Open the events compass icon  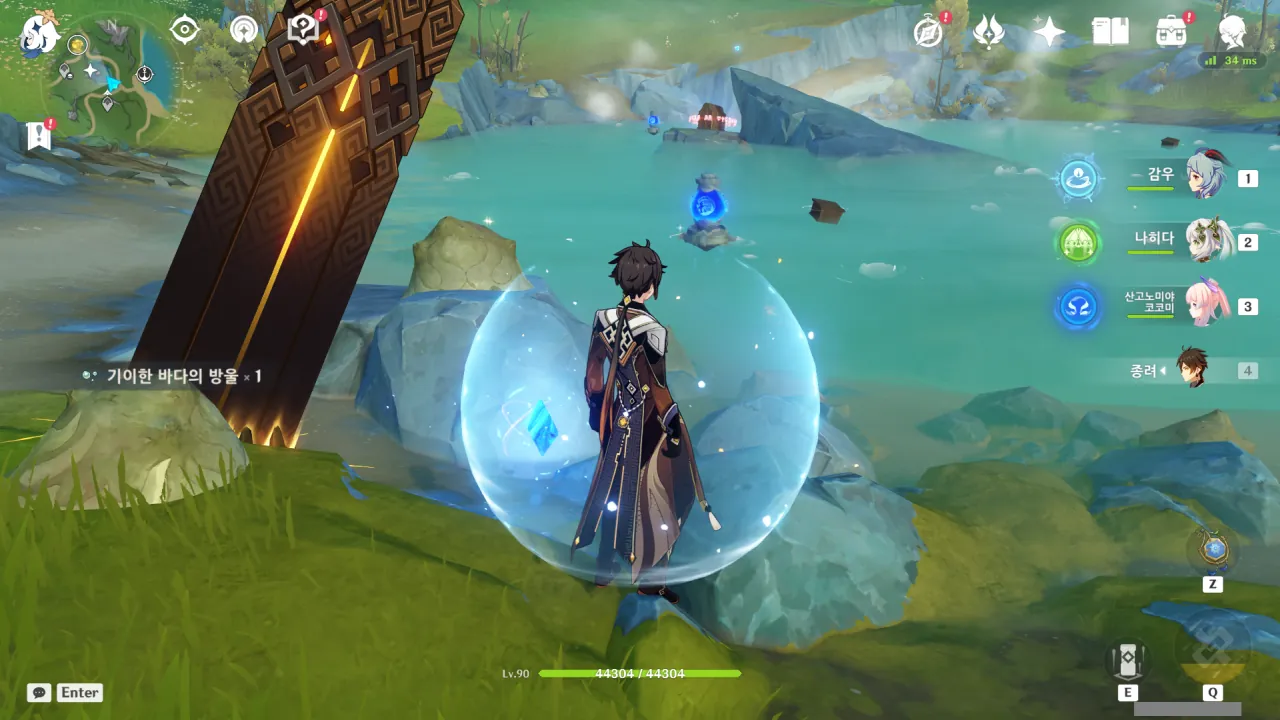tap(929, 32)
